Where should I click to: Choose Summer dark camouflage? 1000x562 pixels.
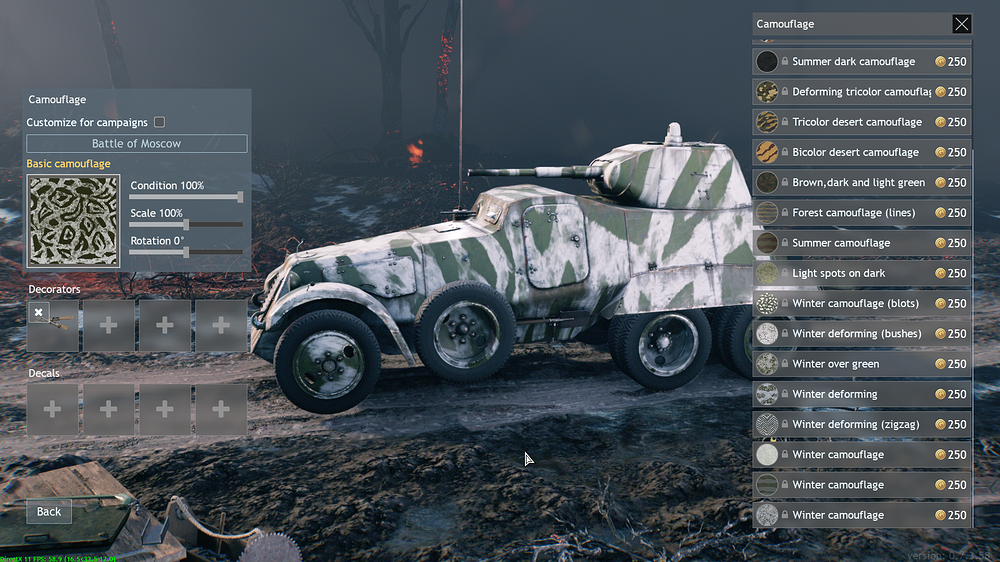[853, 62]
